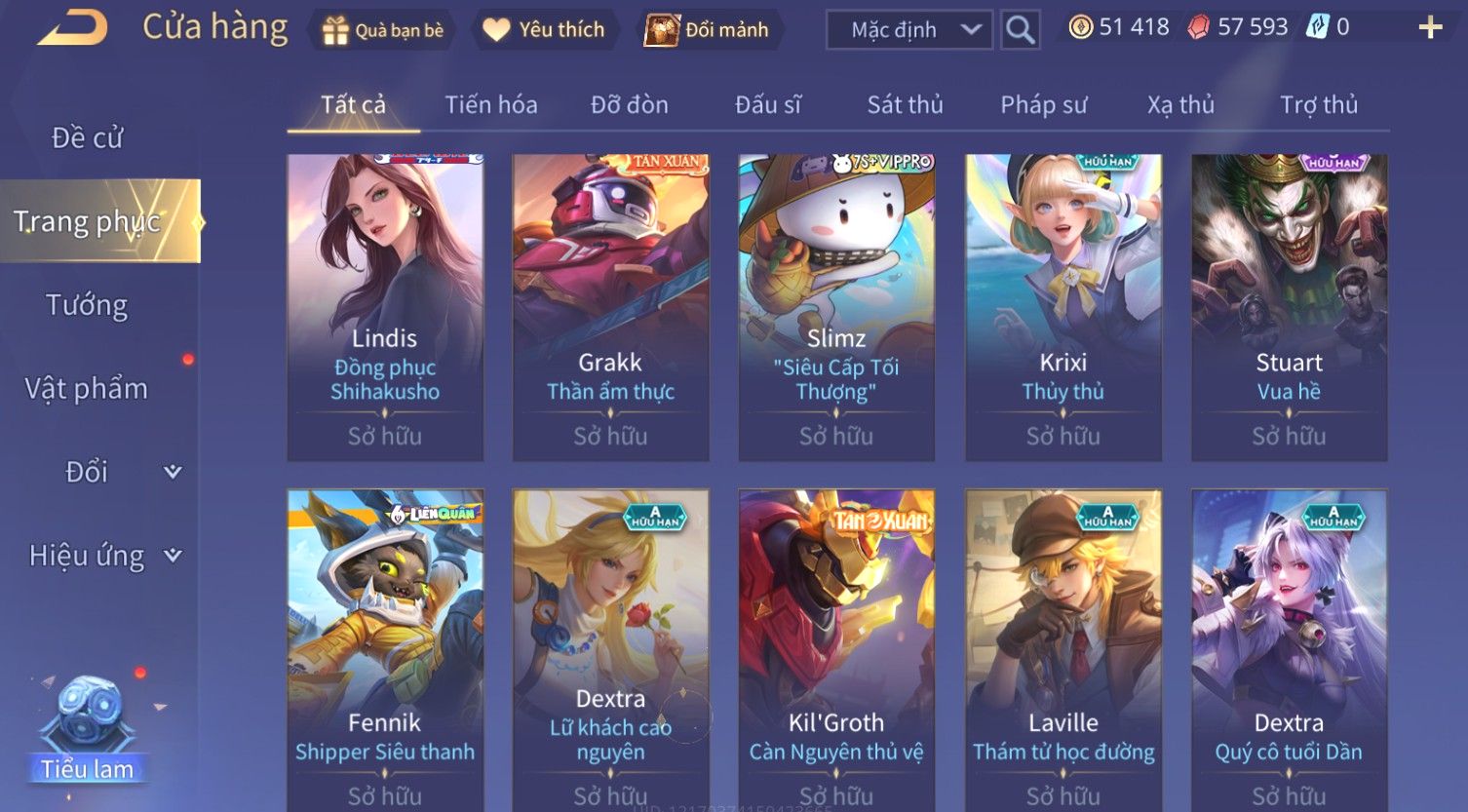This screenshot has height=812, width=1468.
Task: Open Đề cử in the side menu
Action: point(87,138)
